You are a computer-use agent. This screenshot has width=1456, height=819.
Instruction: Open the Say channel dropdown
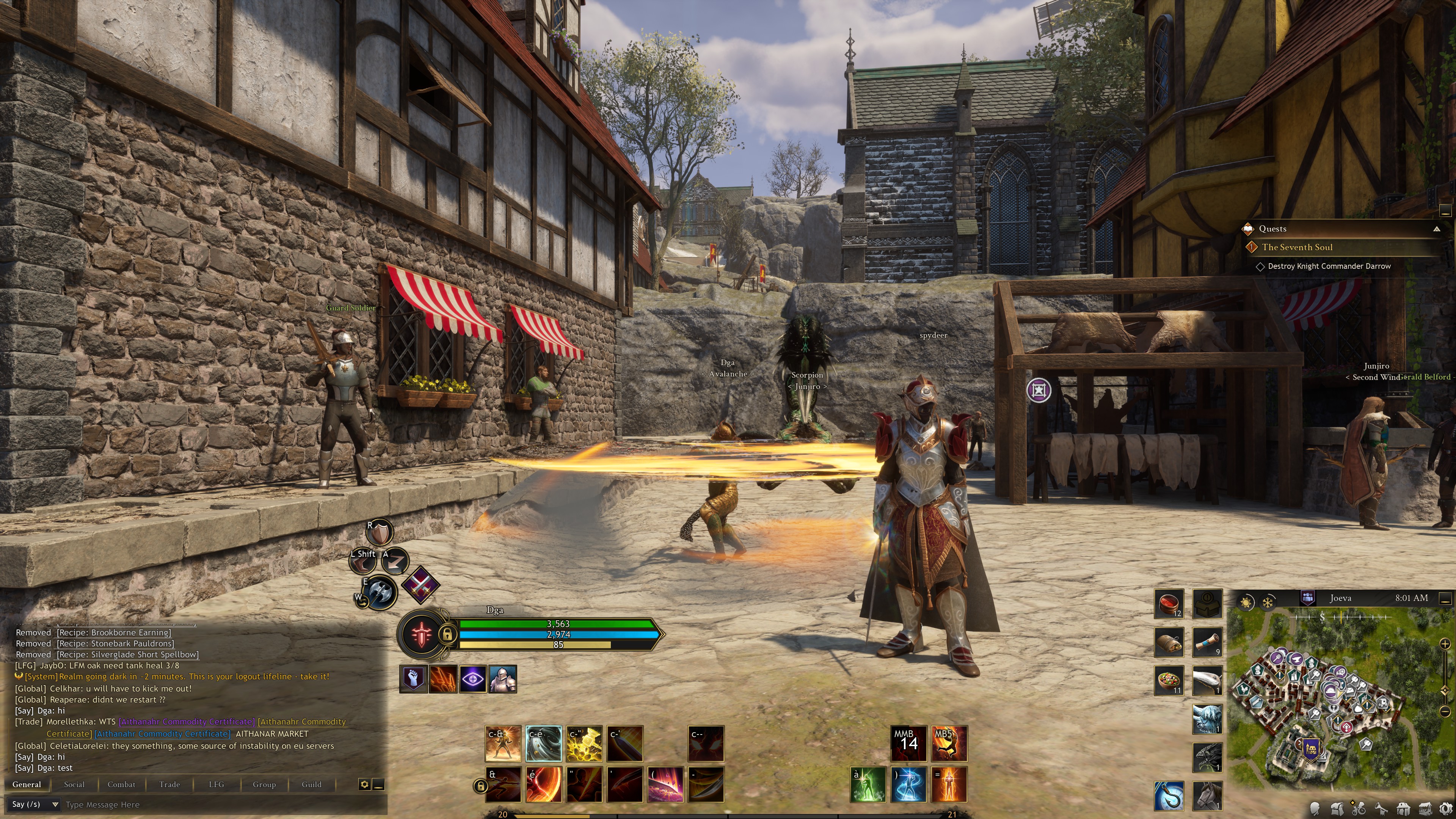[55, 804]
